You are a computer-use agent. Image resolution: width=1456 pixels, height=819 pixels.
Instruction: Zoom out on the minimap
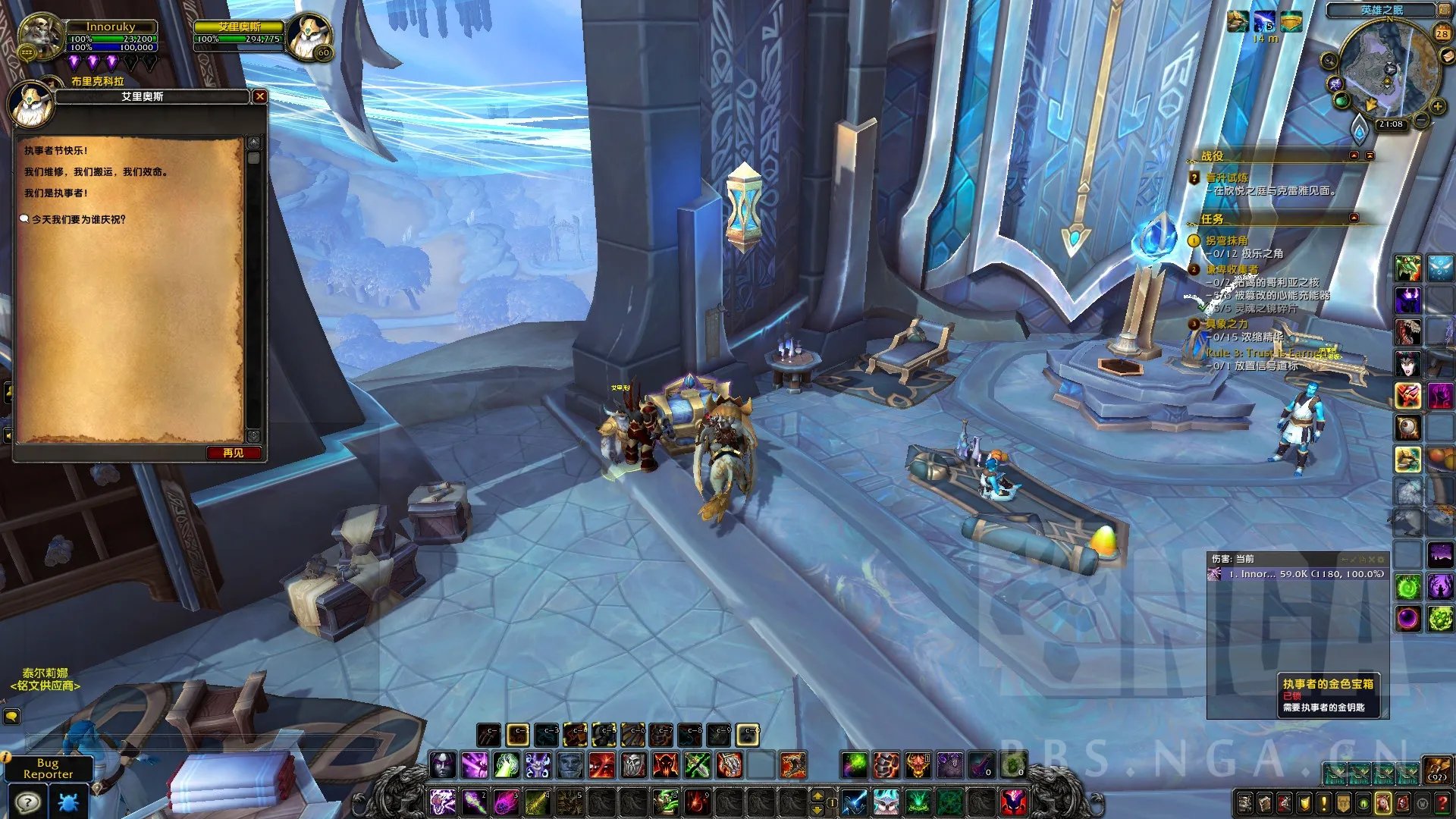(x=1421, y=120)
